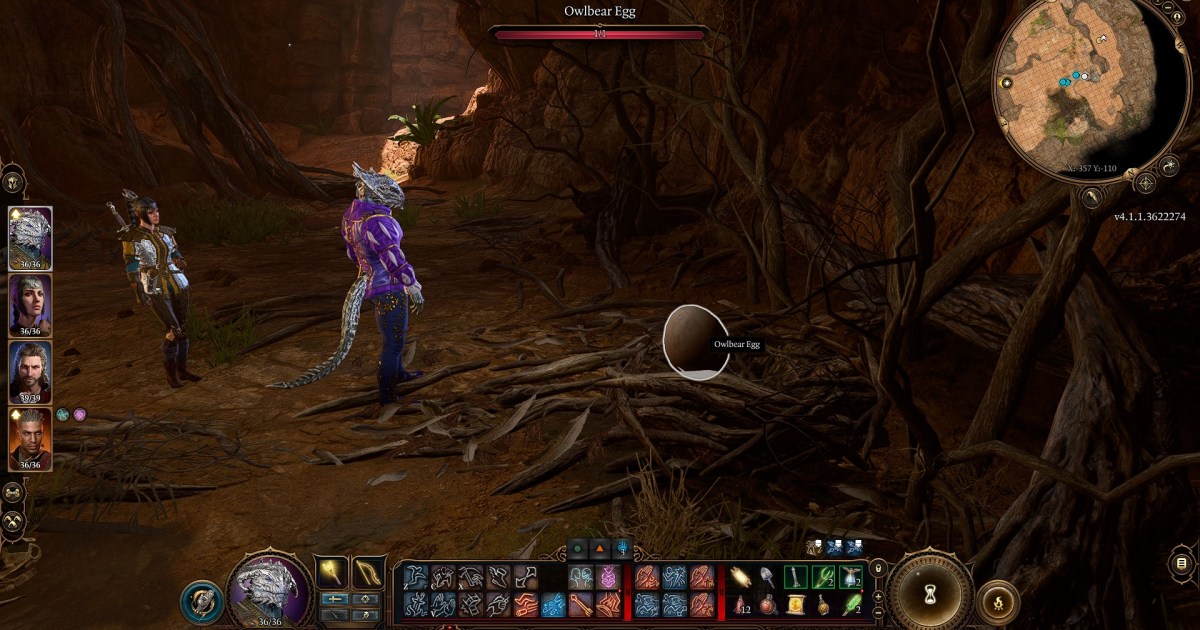Click the helmet icon above party portraits
The height and width of the screenshot is (630, 1200).
click(x=13, y=183)
